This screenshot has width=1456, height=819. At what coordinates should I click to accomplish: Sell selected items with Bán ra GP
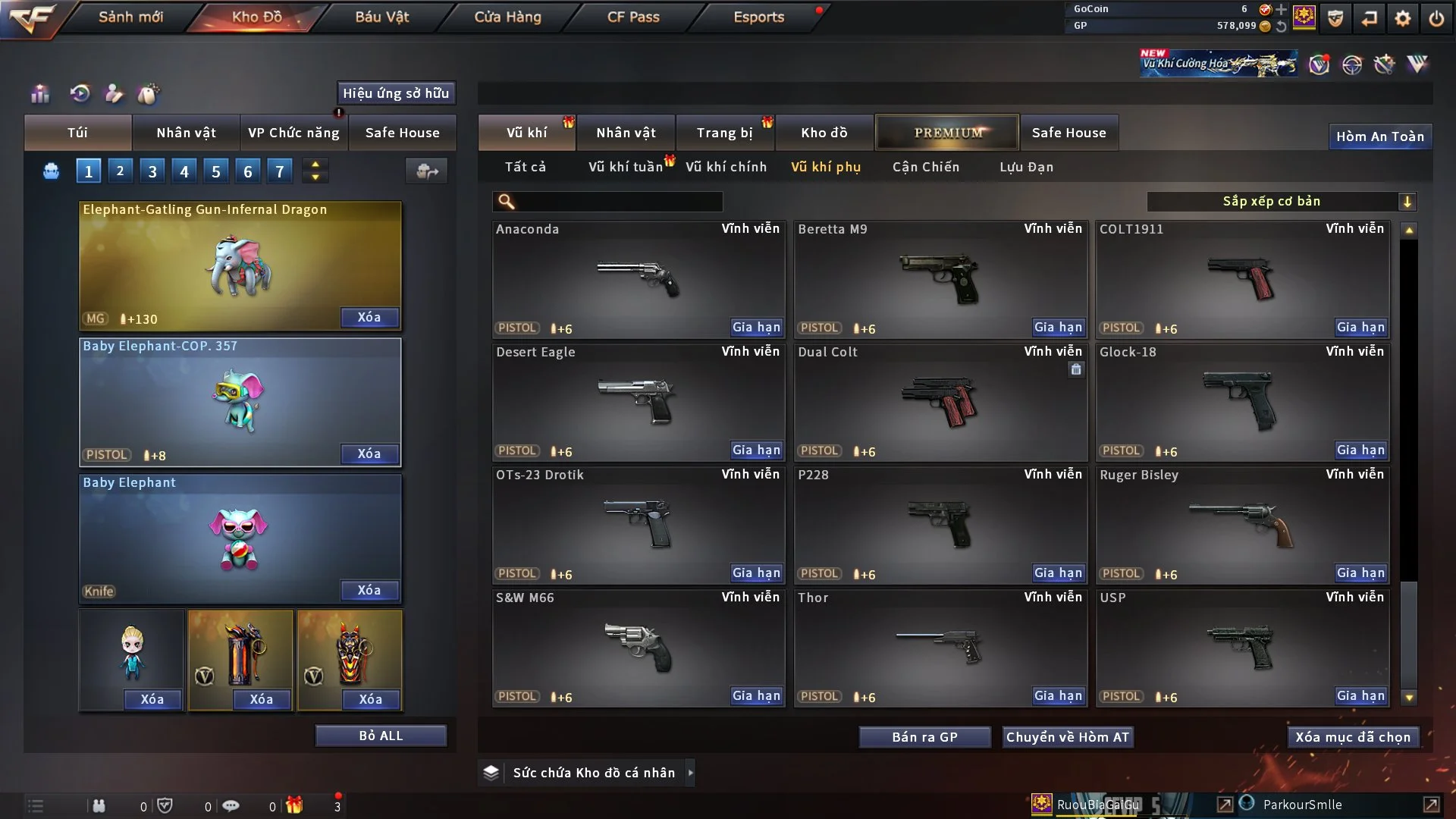click(x=924, y=737)
